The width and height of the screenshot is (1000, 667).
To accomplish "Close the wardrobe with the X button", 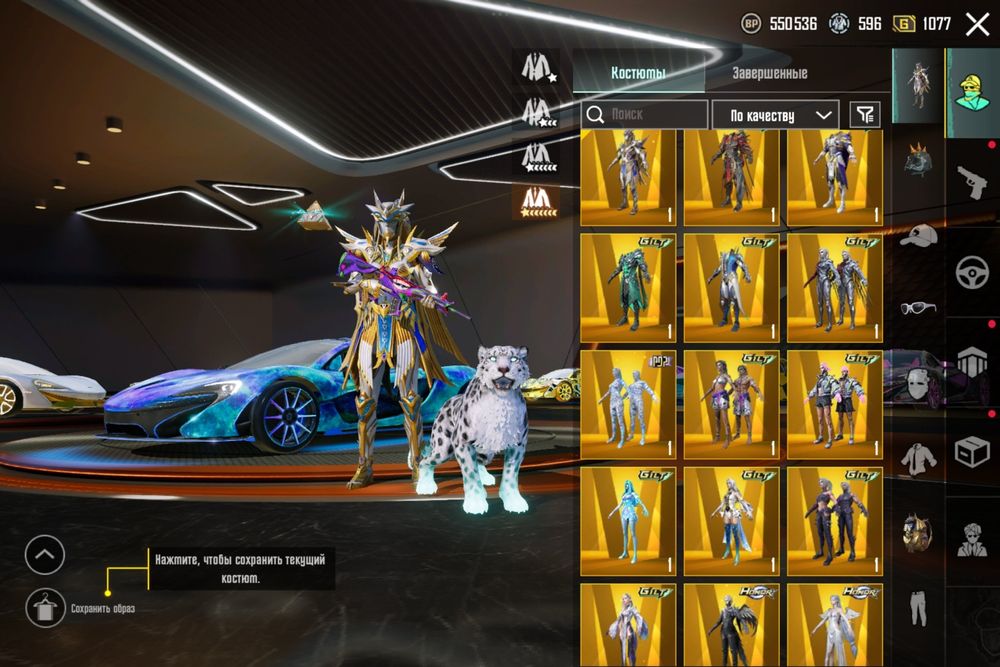I will coord(977,24).
